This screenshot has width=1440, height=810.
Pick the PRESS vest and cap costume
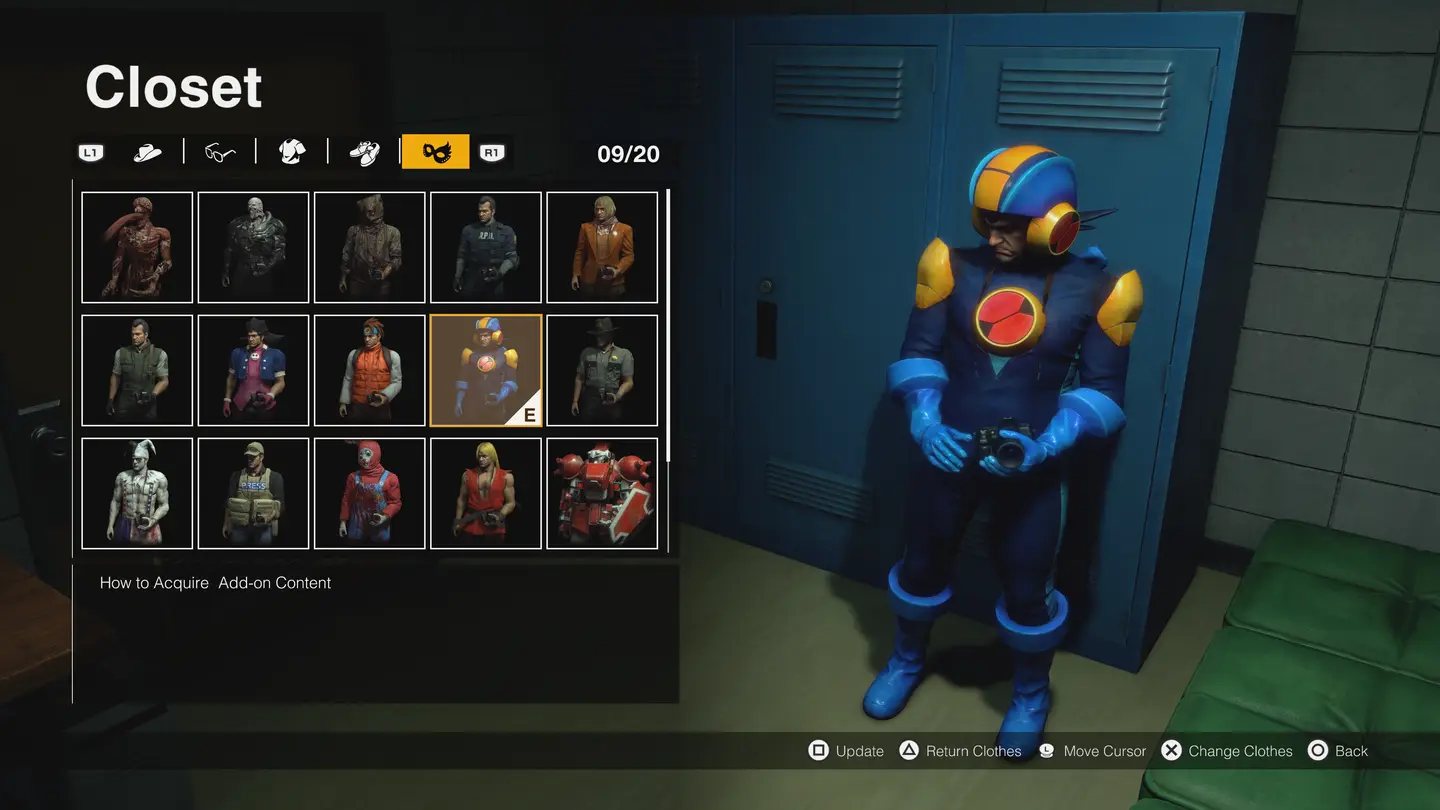pyautogui.click(x=253, y=493)
